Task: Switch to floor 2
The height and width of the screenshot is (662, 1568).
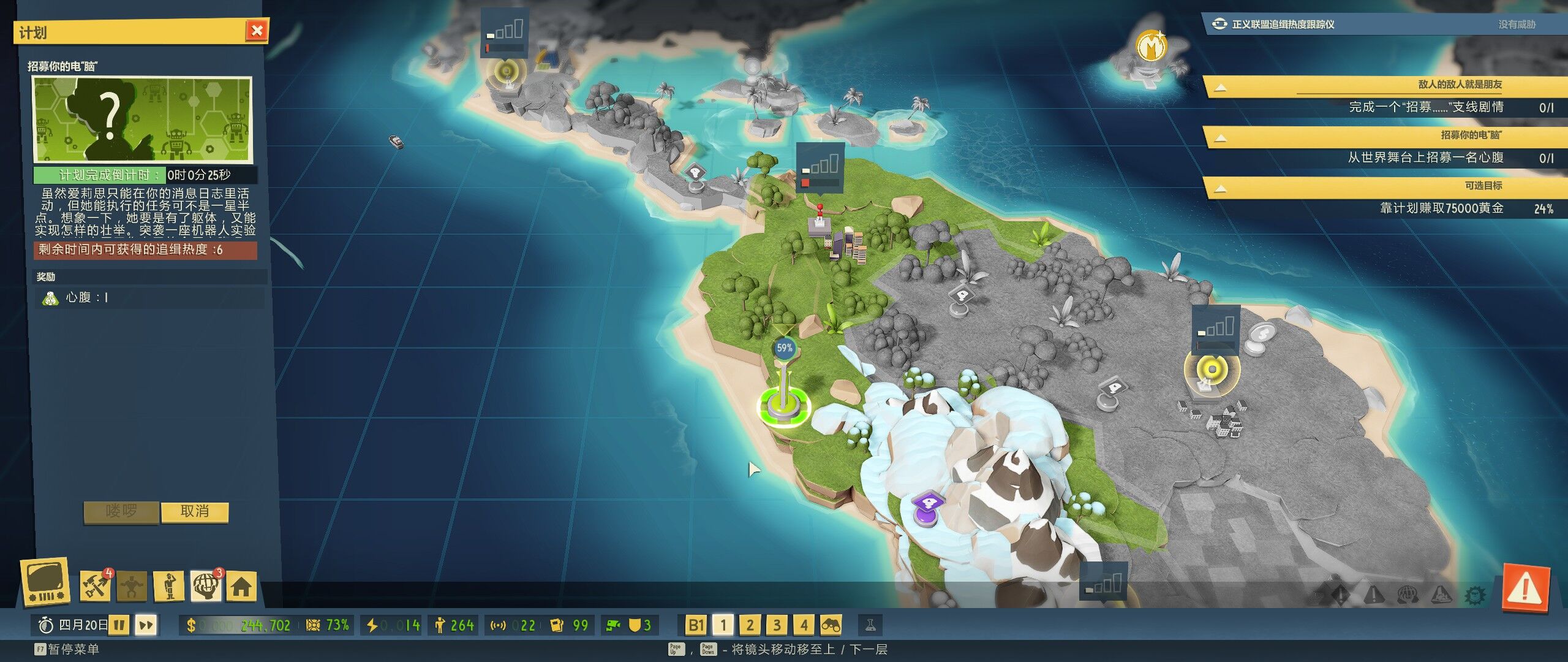Action: [x=750, y=625]
